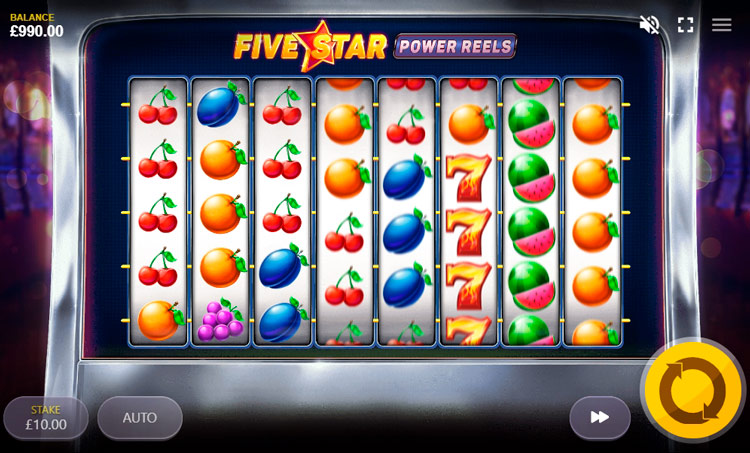Screen dimensions: 750x453
Task: Spin the reels with the yellow button
Action: pyautogui.click(x=693, y=390)
